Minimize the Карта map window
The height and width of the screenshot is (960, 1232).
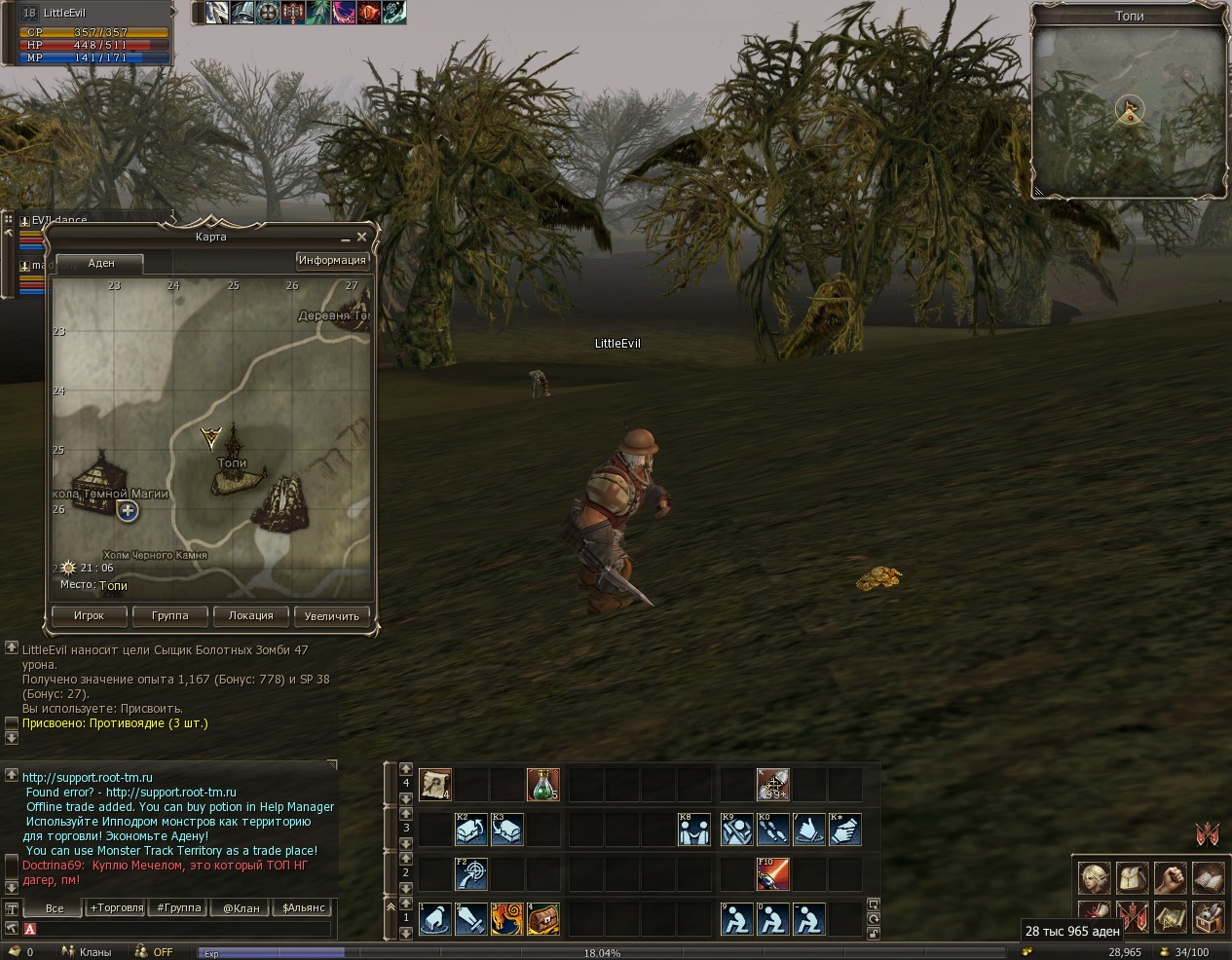click(346, 239)
